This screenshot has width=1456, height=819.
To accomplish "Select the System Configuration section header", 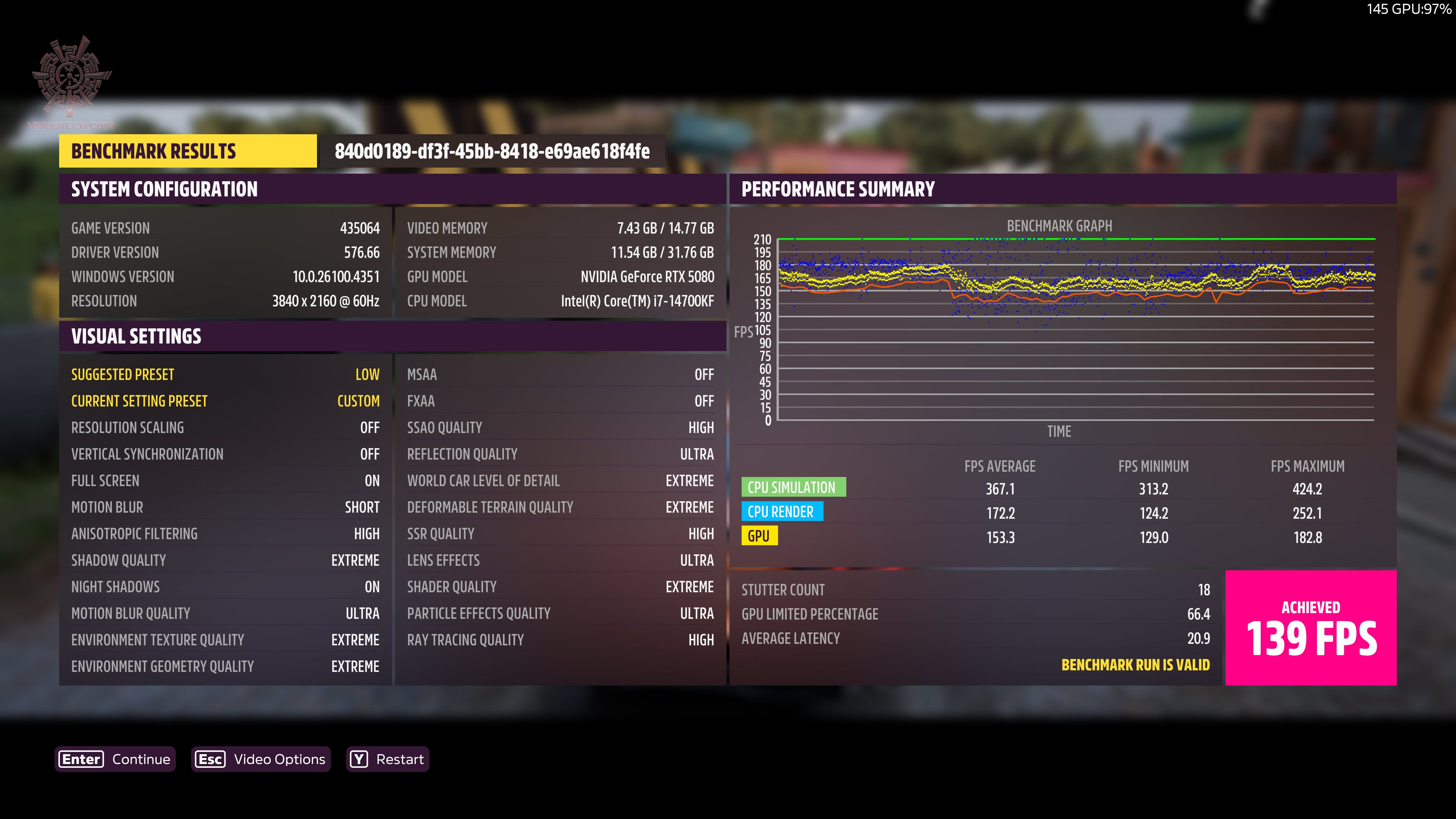I will 164,189.
